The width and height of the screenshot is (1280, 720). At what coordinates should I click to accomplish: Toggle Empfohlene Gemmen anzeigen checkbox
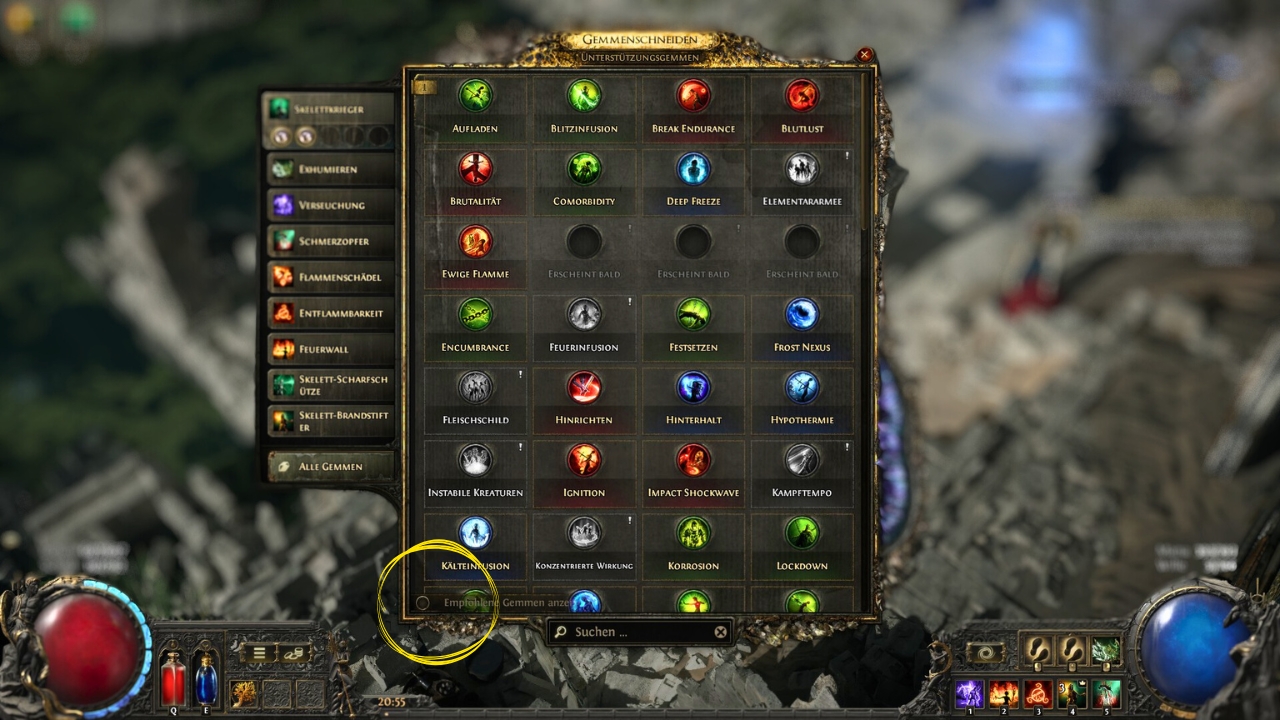pos(422,603)
